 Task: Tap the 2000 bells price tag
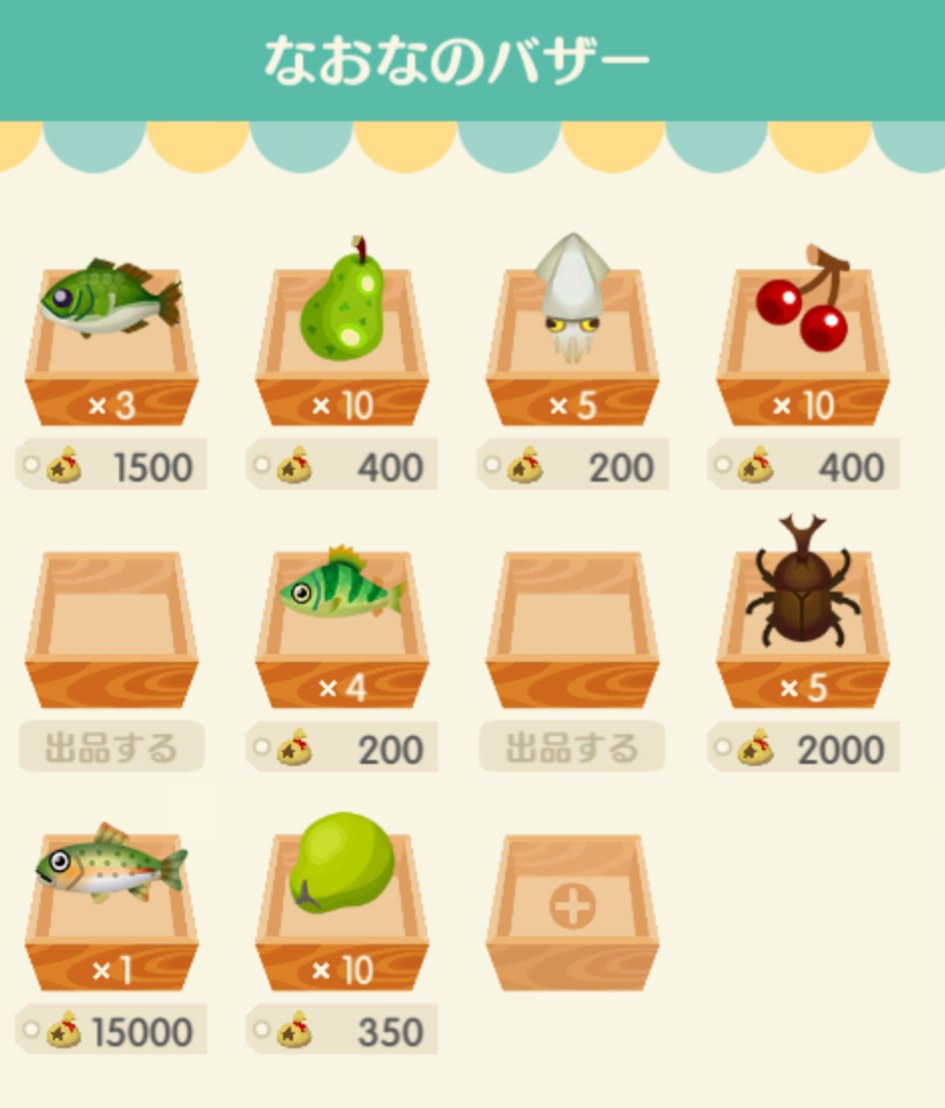803,749
